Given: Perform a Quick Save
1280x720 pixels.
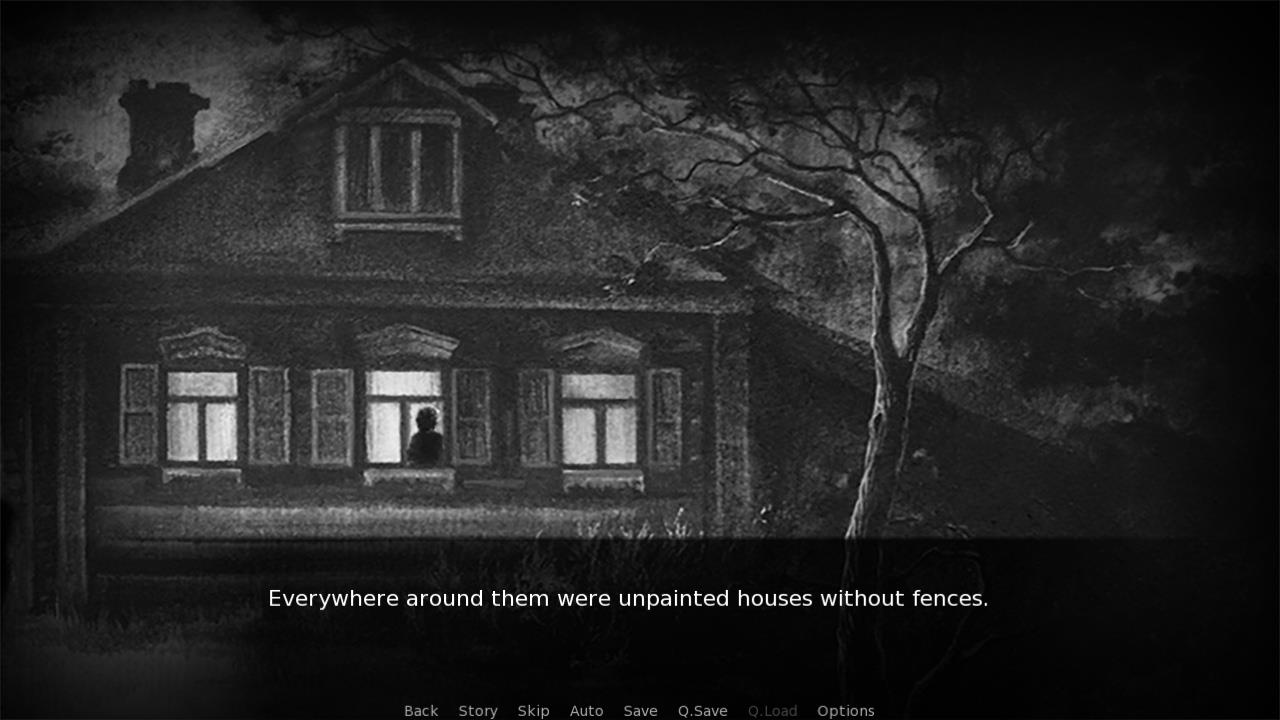Looking at the screenshot, I should point(701,710).
